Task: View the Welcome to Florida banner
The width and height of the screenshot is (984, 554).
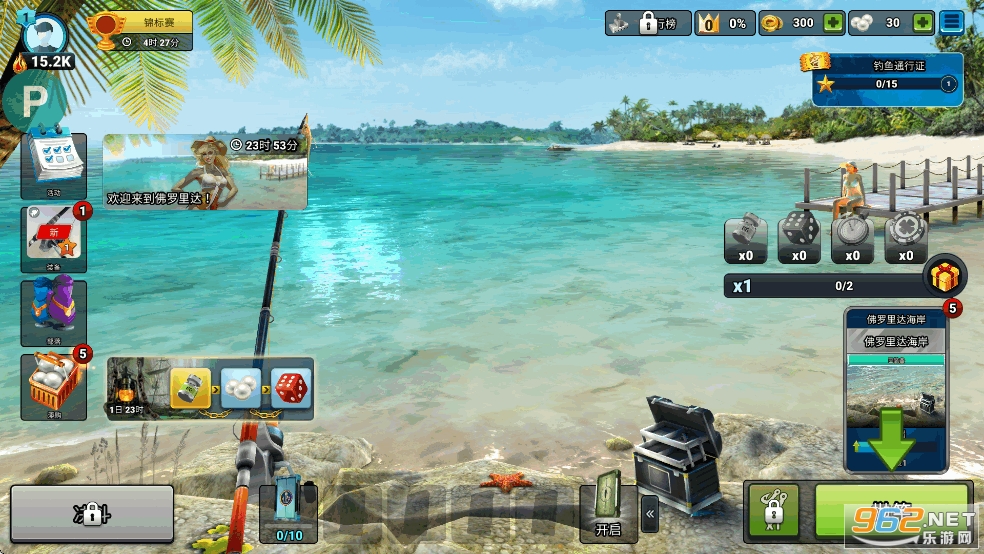Action: pos(205,172)
